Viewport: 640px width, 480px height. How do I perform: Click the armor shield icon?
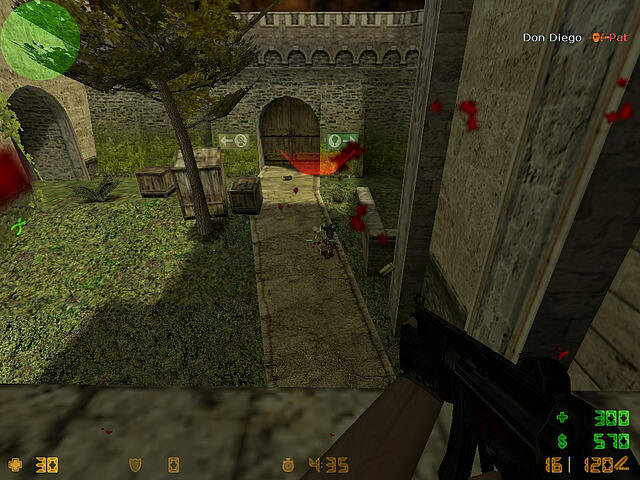point(139,465)
